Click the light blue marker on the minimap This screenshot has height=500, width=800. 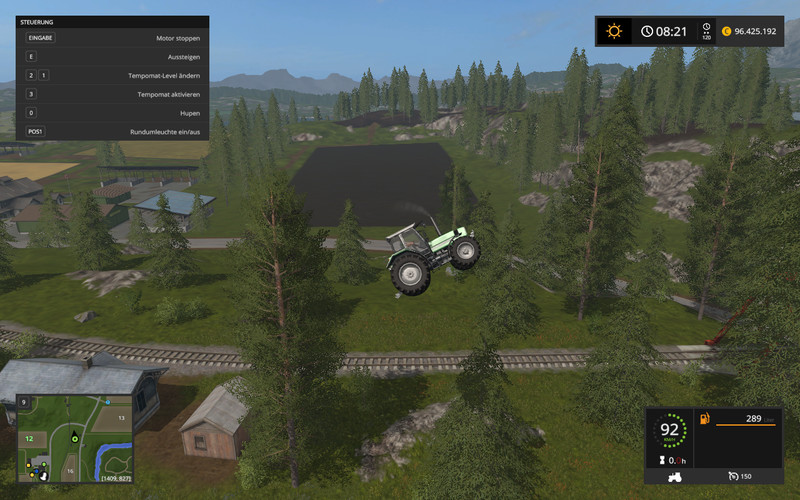point(106,402)
